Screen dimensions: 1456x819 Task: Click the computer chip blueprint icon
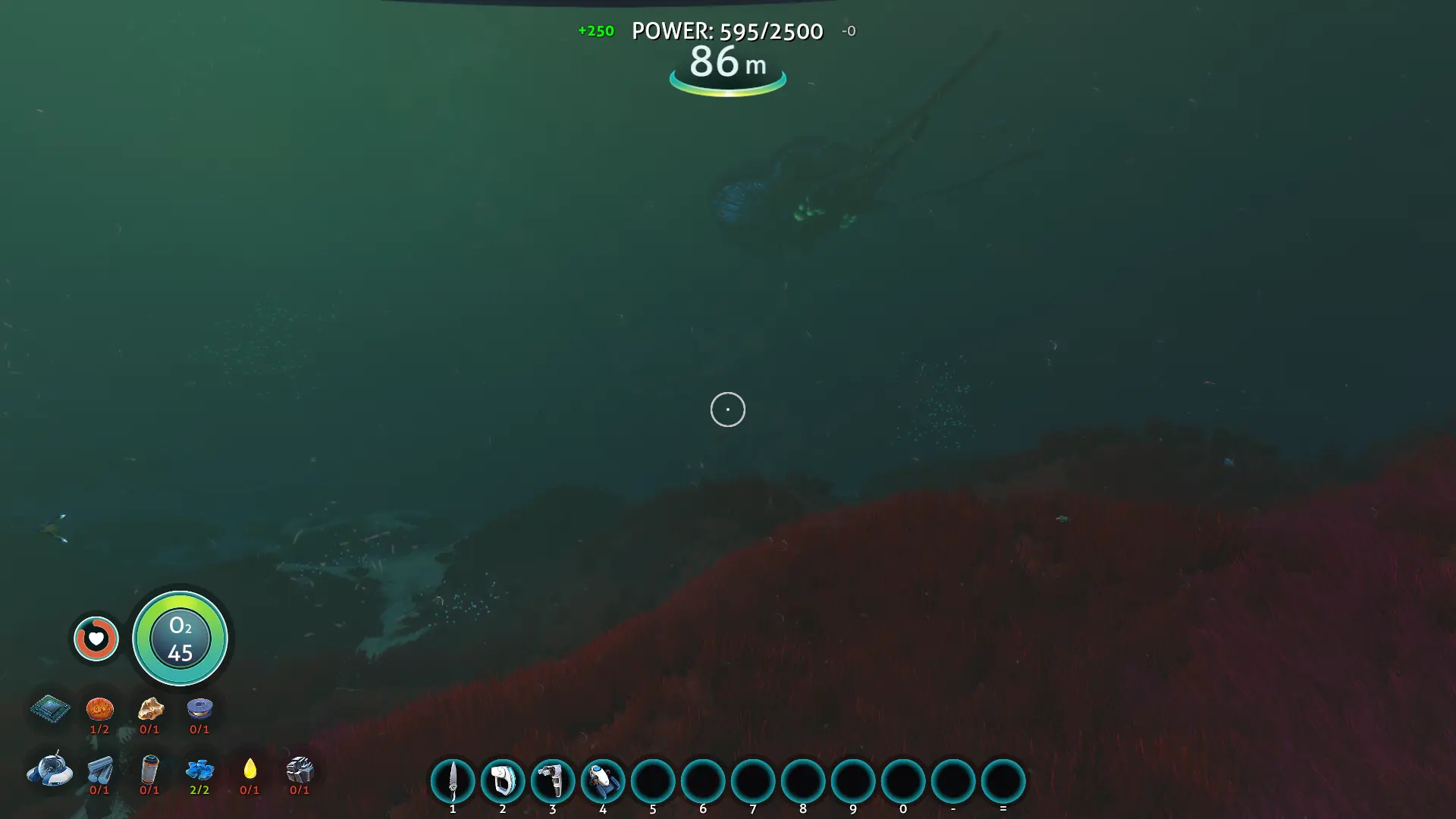49,711
